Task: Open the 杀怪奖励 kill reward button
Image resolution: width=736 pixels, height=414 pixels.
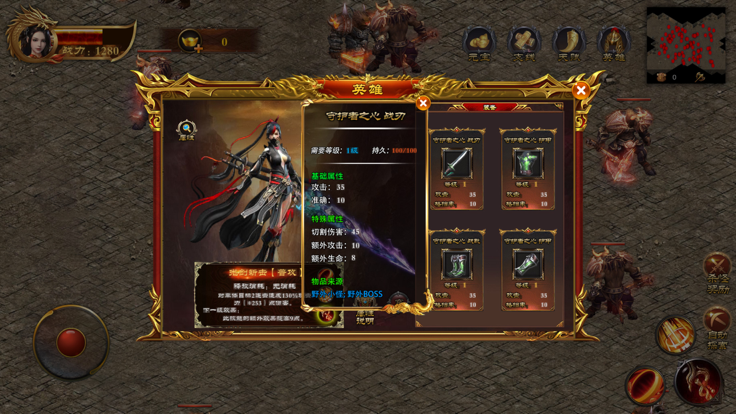Action: click(717, 270)
